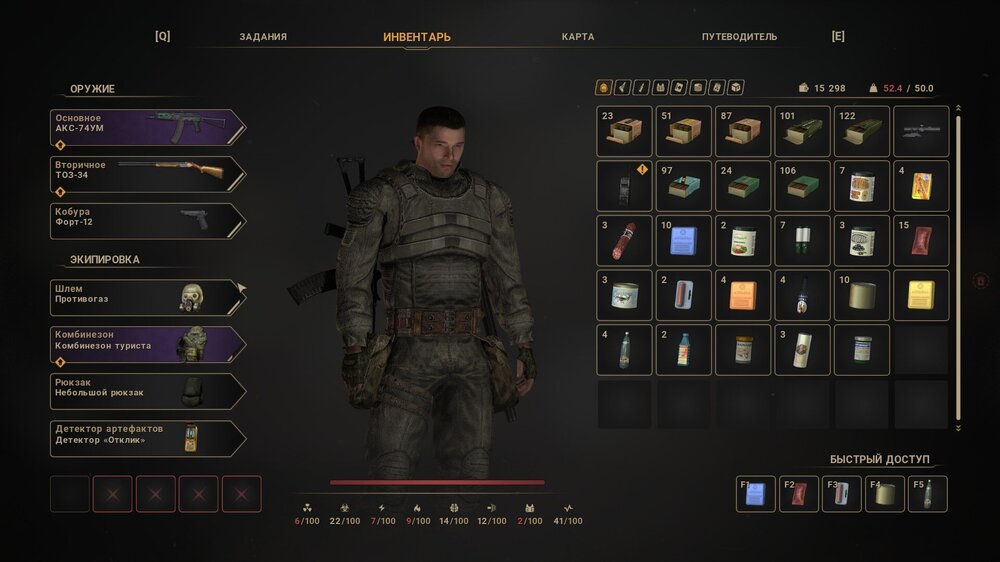Screen dimensions: 1000x562
Task: Click the item marked with an exclamation badge
Action: coord(625,186)
